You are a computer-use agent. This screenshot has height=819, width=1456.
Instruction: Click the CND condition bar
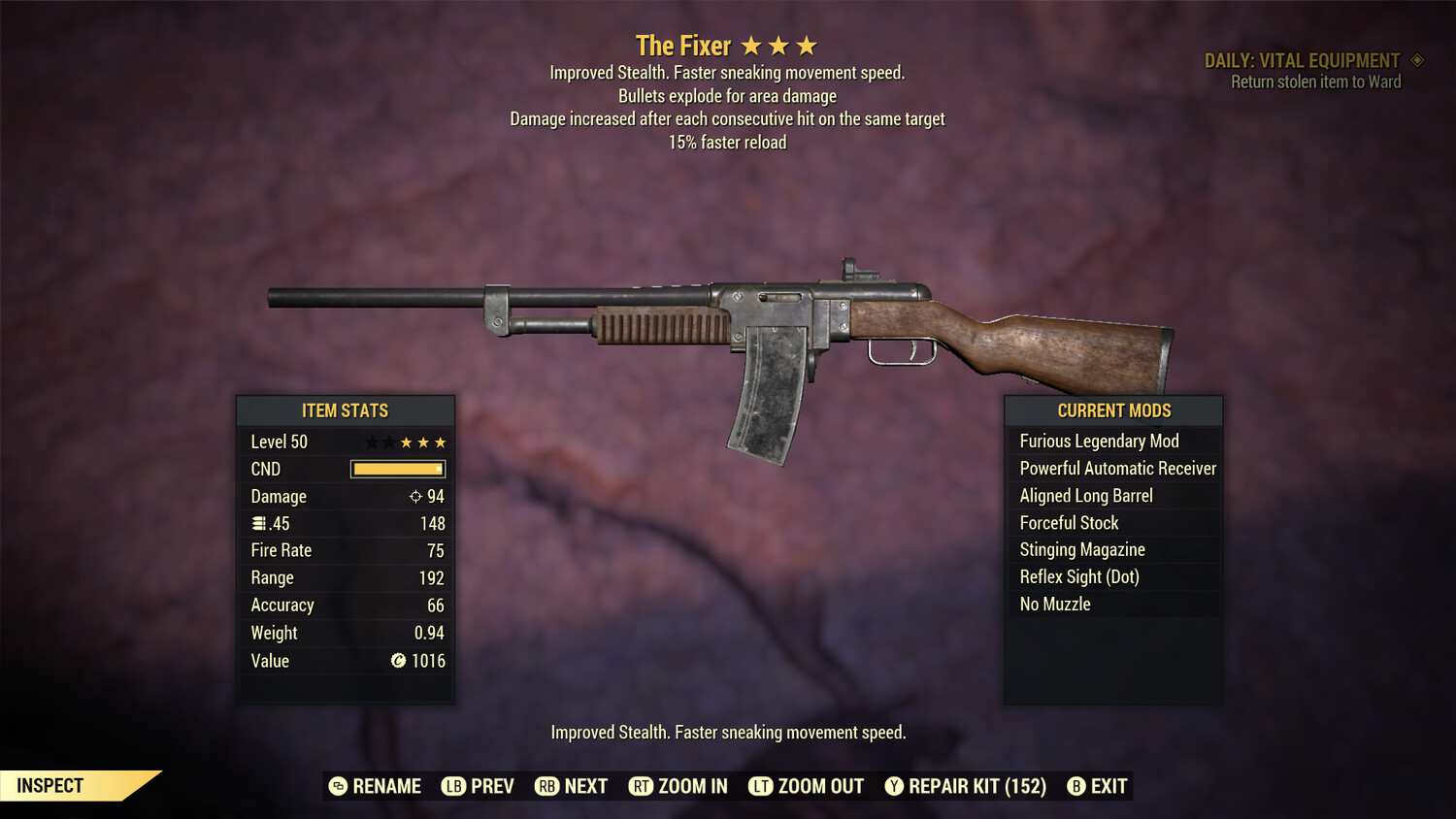point(397,469)
